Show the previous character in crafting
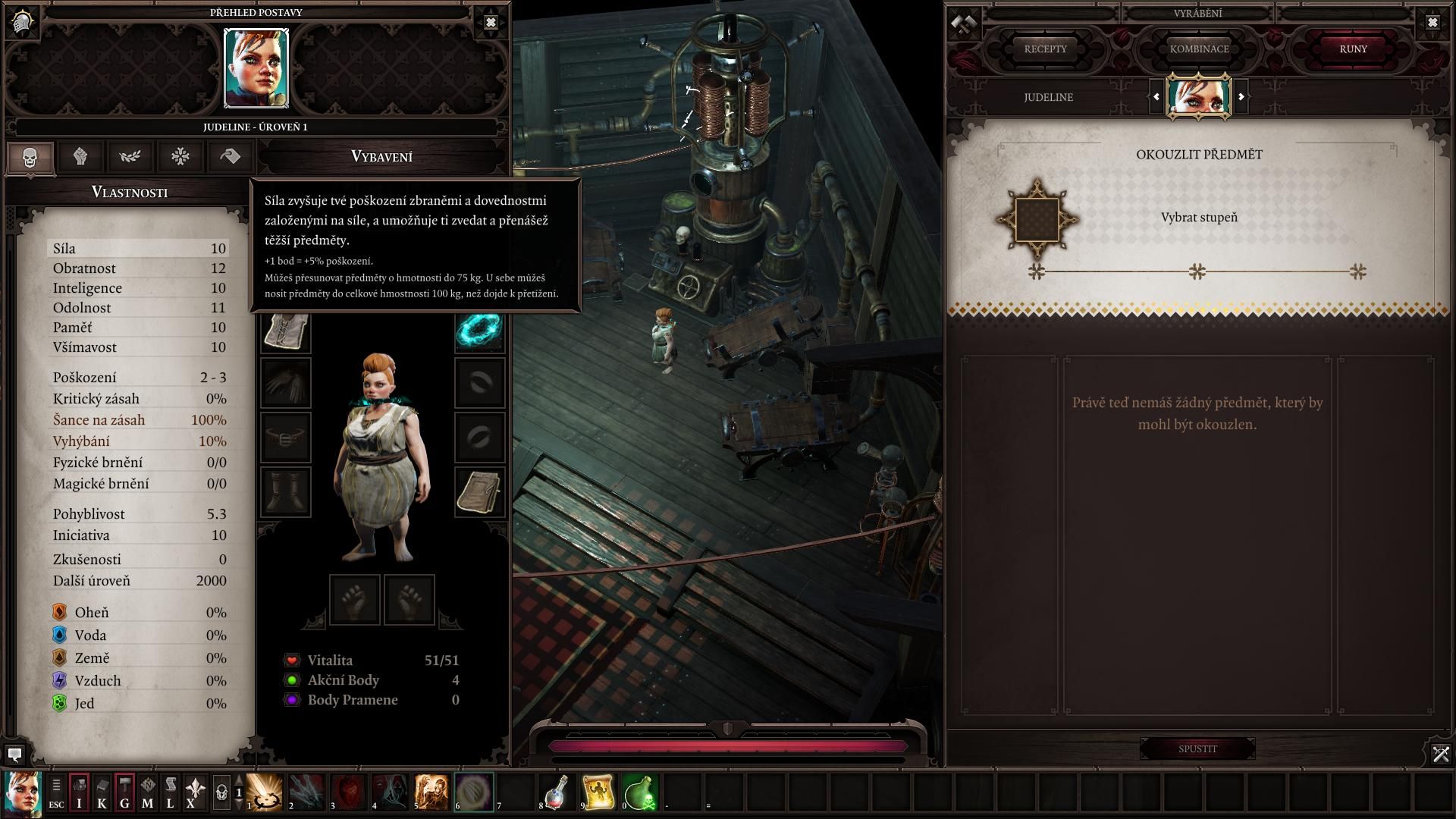This screenshot has height=819, width=1456. (1156, 97)
